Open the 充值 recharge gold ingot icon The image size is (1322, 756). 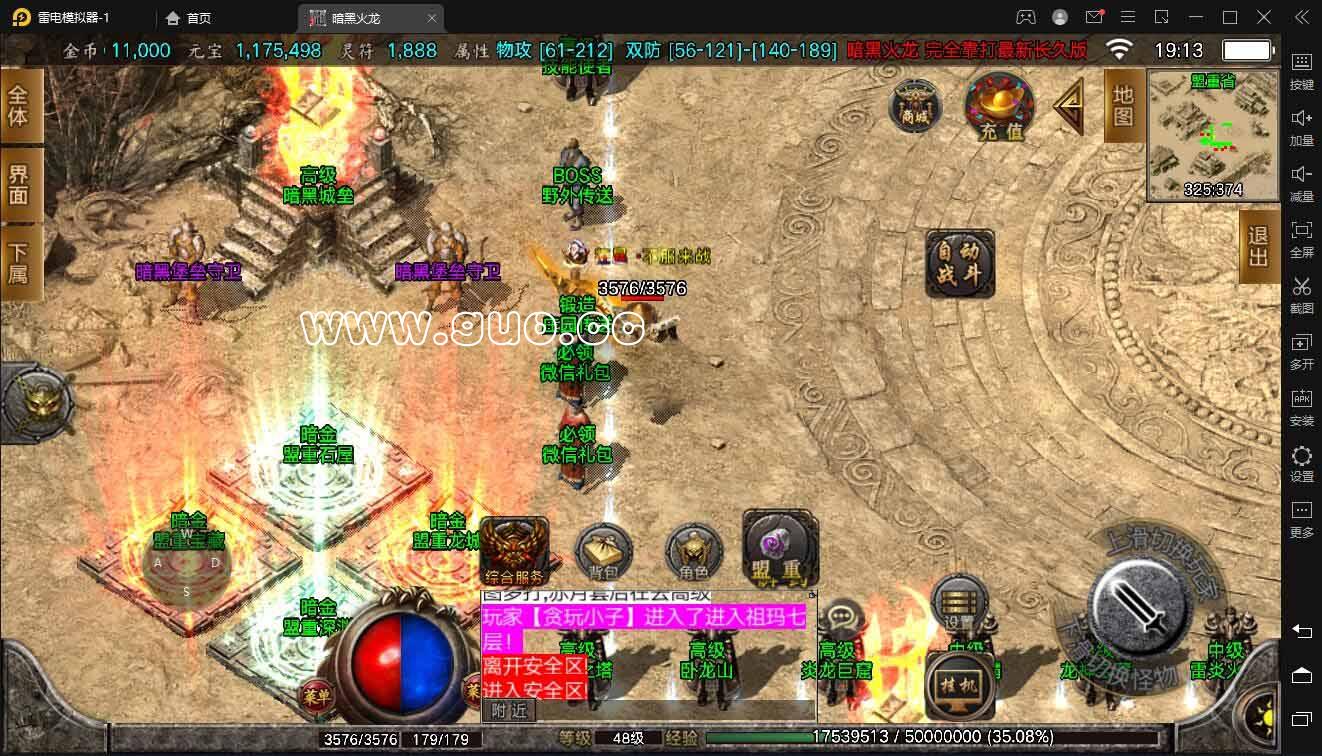[x=999, y=107]
